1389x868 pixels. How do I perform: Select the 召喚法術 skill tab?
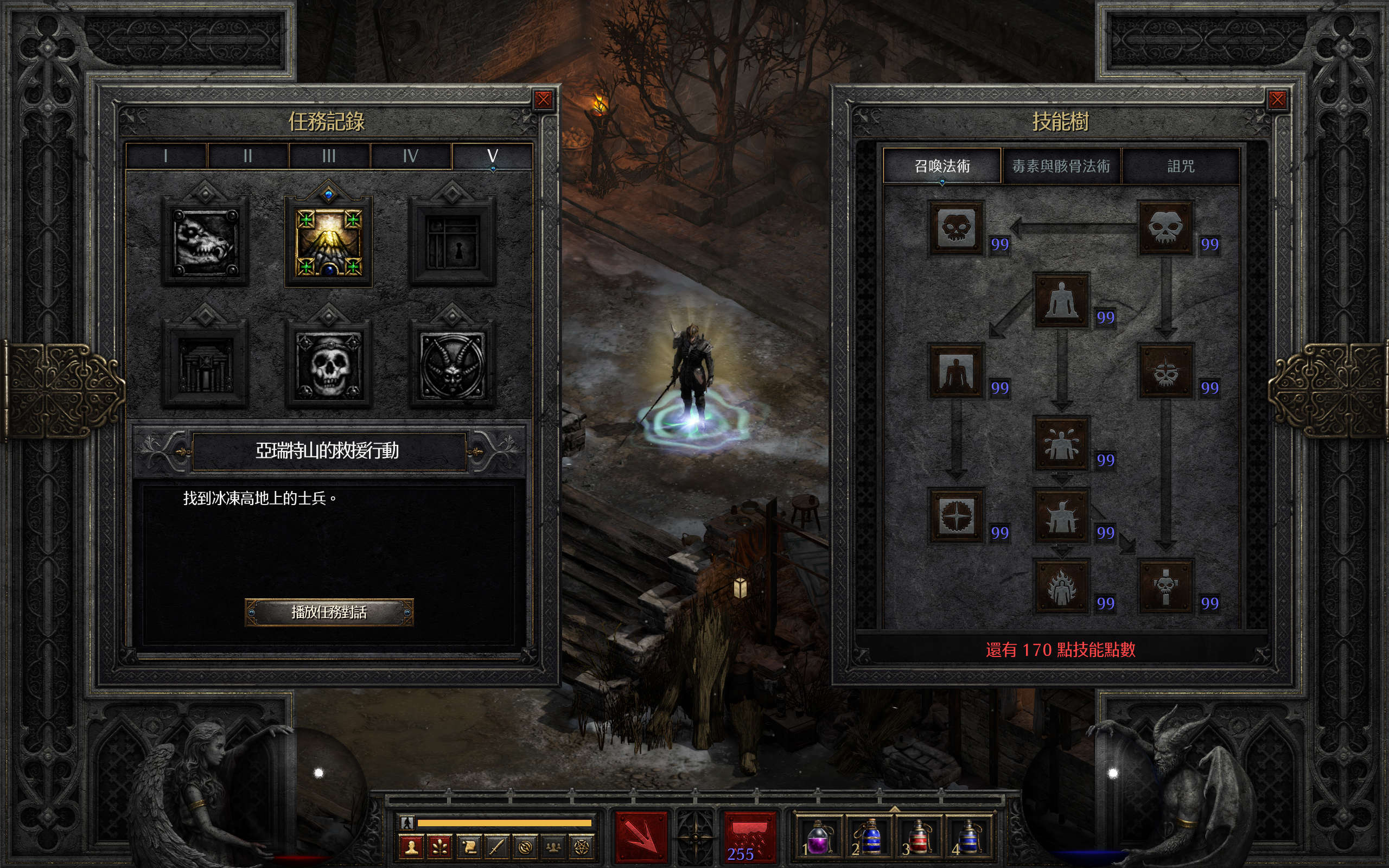[x=942, y=167]
